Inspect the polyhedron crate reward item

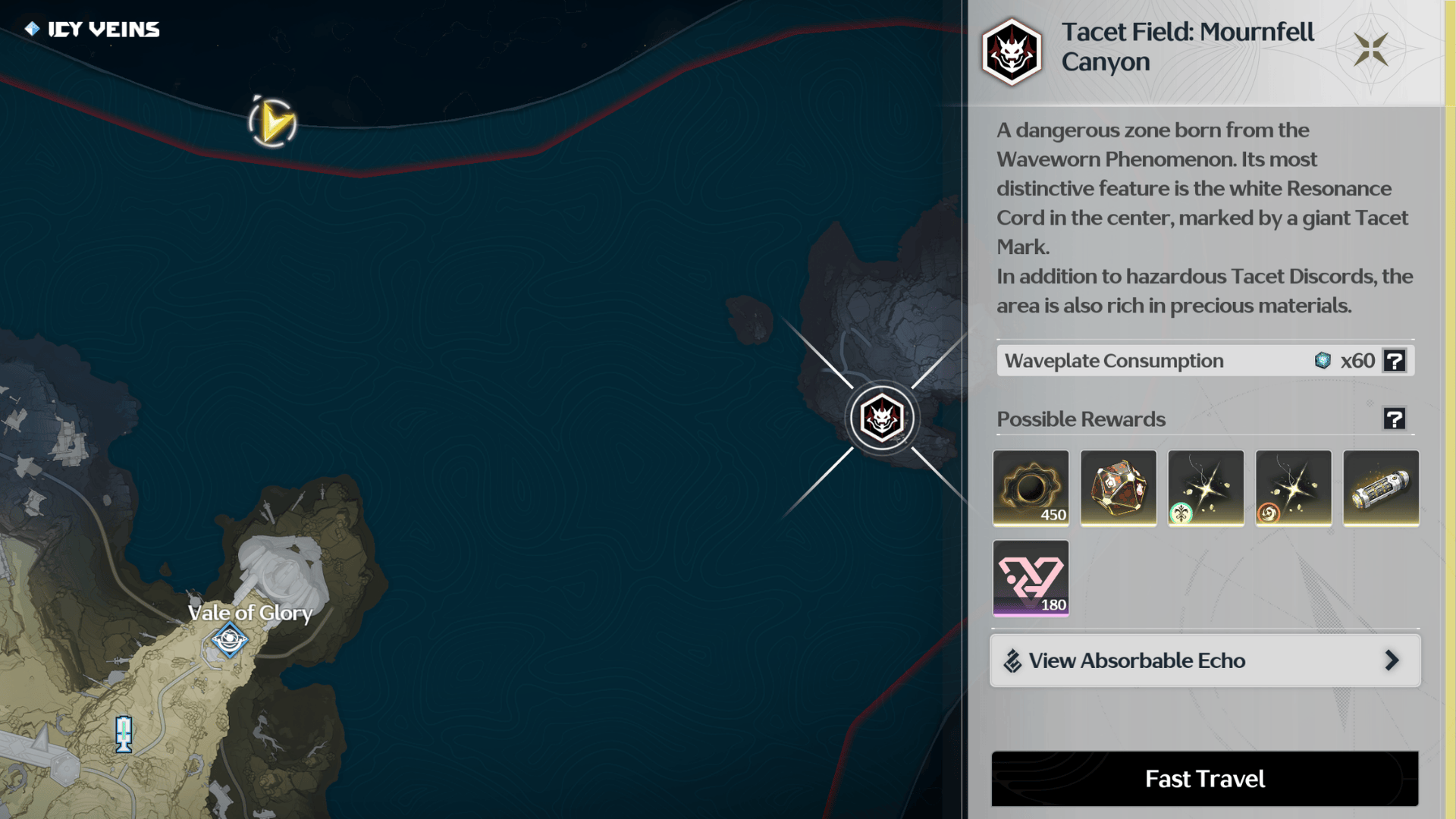(x=1118, y=488)
